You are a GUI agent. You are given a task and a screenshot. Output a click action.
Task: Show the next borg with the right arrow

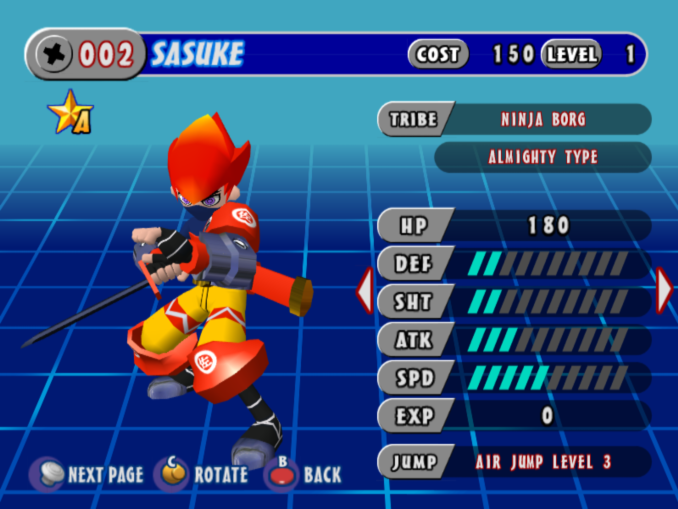click(664, 290)
